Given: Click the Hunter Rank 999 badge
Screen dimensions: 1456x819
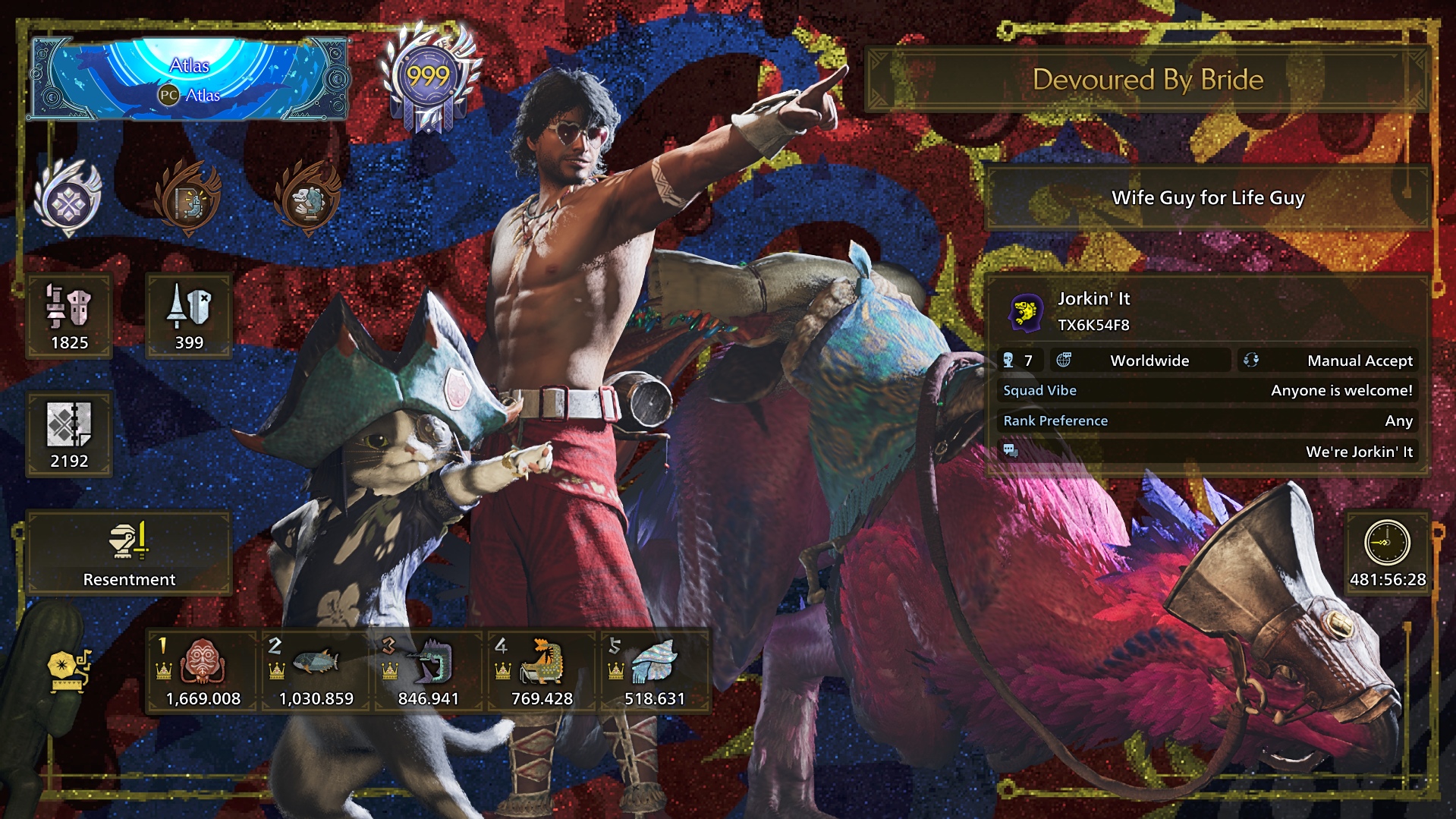Looking at the screenshot, I should (429, 80).
